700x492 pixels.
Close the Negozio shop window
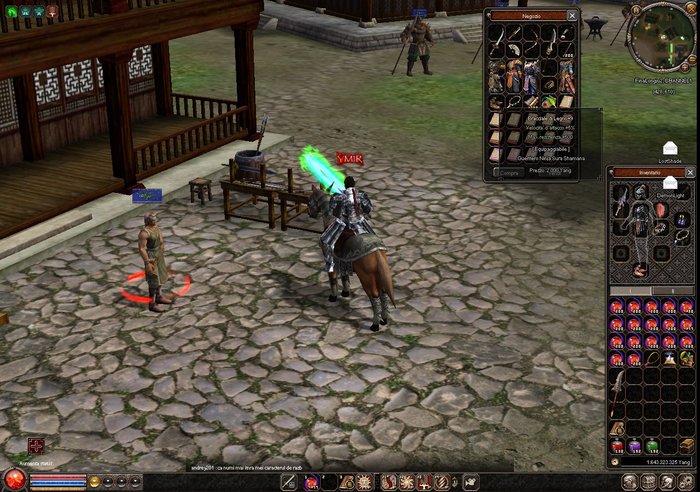pos(572,16)
